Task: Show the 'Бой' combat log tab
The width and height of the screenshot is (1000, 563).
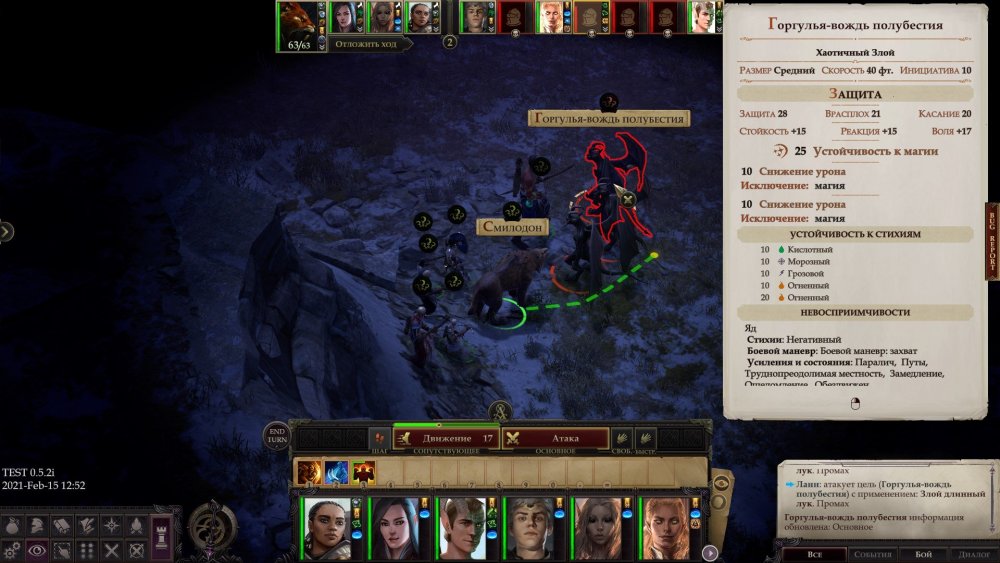Action: pos(922,554)
